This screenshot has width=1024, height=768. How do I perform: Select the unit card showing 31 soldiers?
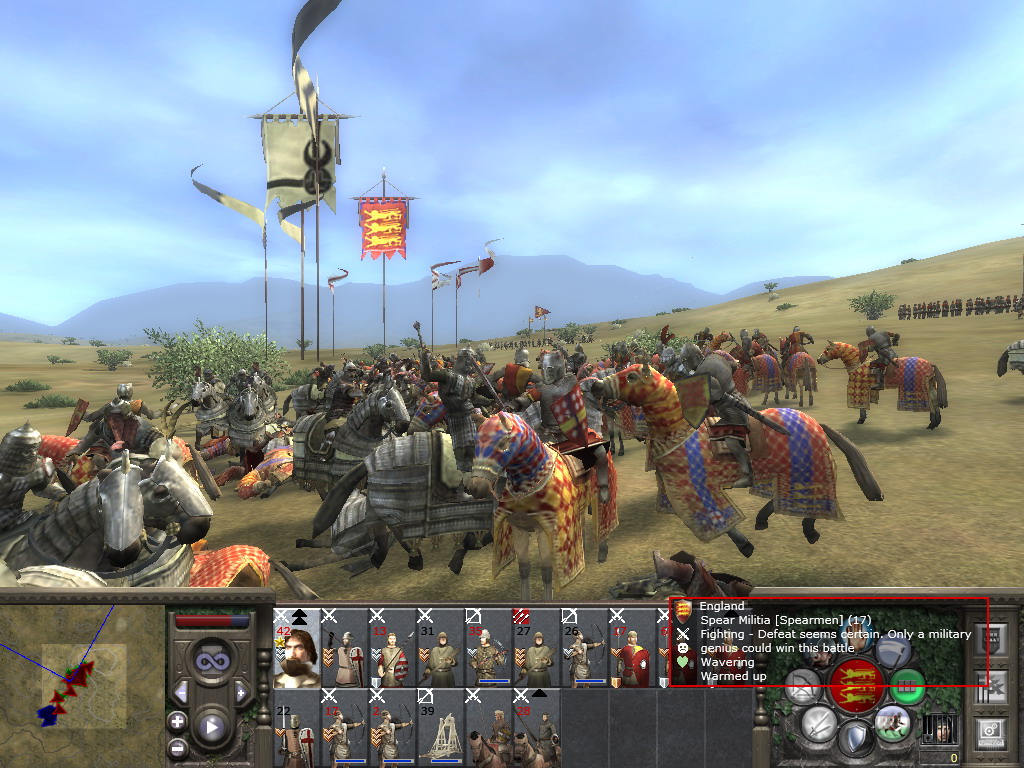[x=441, y=648]
